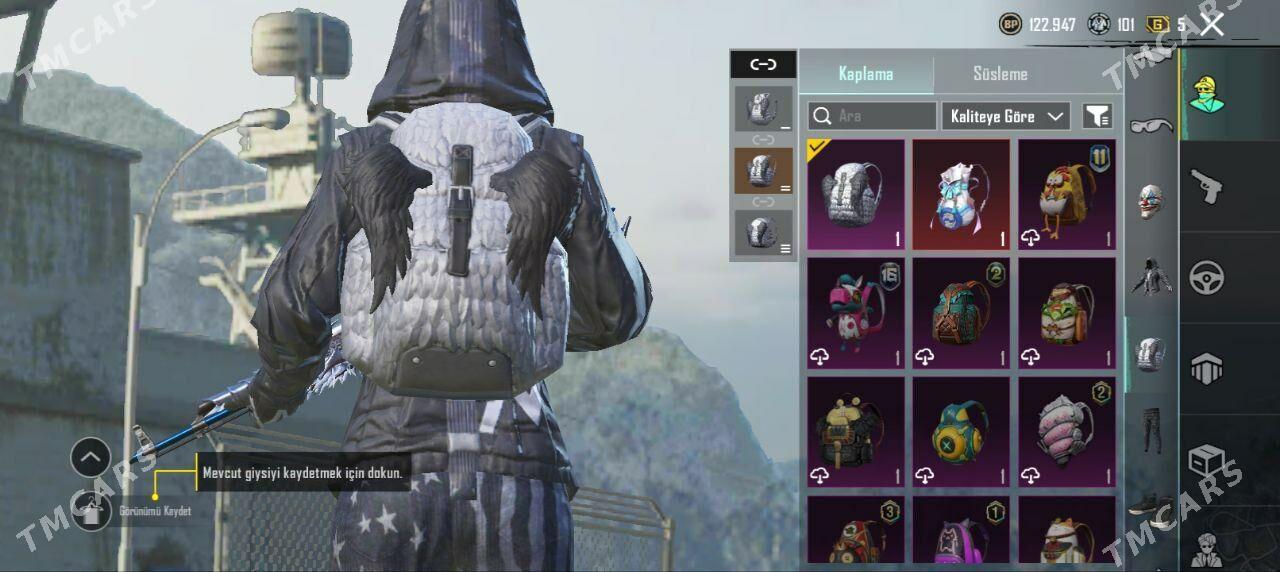
Task: Select the yellow and teal round backpack
Action: coord(961,432)
